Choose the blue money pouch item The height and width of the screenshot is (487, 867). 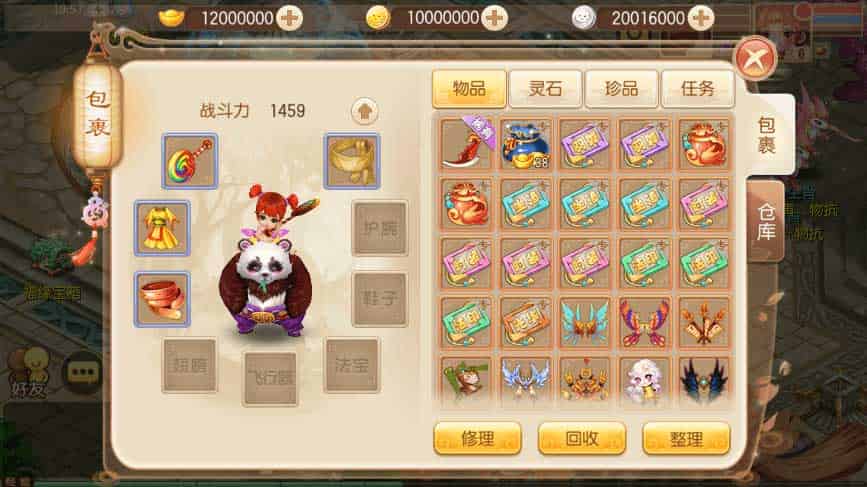pyautogui.click(x=528, y=143)
